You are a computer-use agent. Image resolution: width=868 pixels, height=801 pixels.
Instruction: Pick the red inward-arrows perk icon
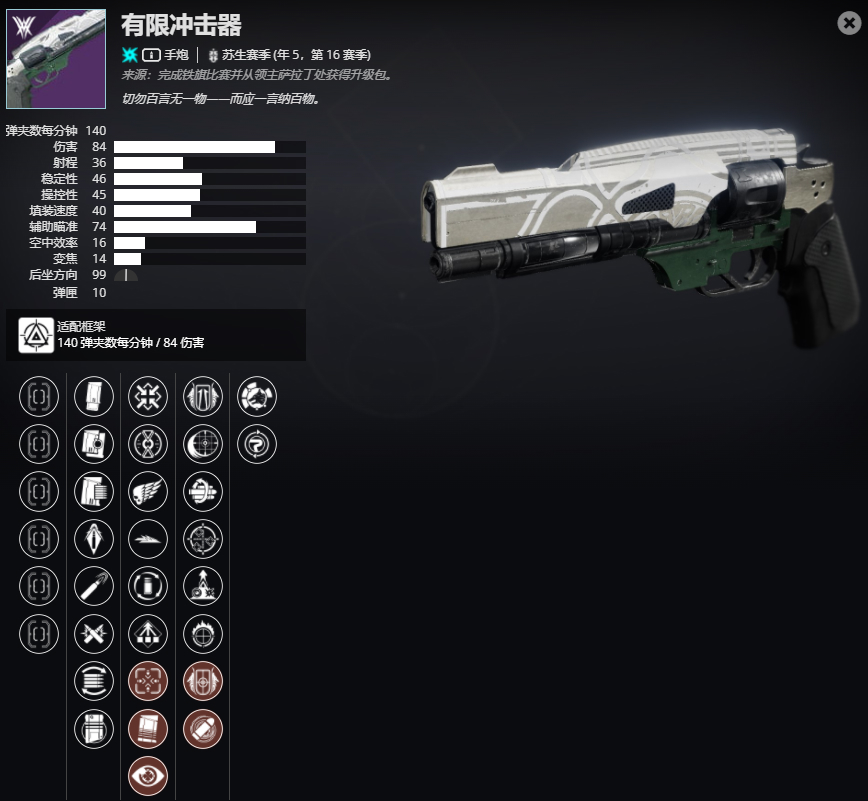pos(149,681)
